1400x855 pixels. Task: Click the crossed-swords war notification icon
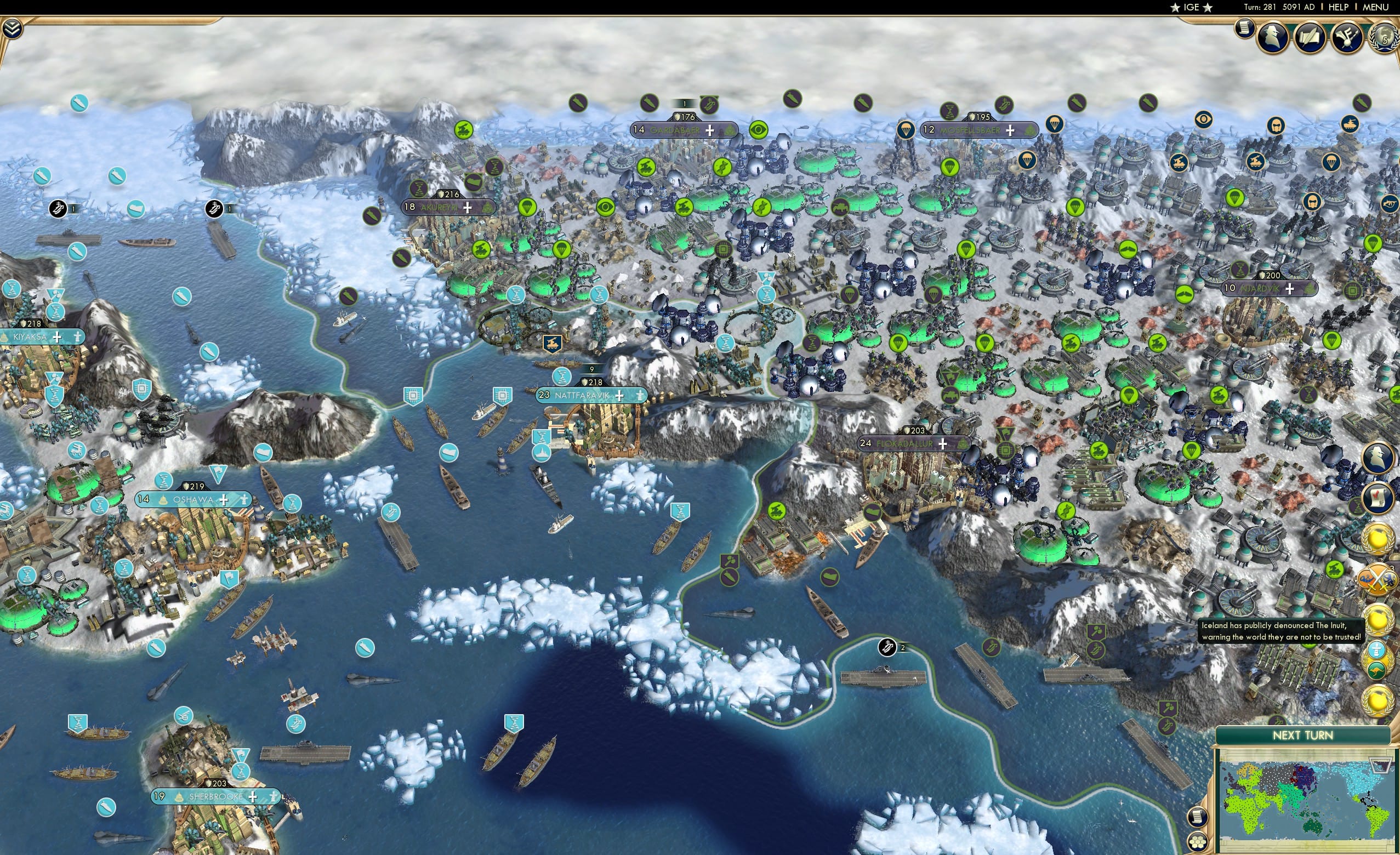tap(1377, 579)
